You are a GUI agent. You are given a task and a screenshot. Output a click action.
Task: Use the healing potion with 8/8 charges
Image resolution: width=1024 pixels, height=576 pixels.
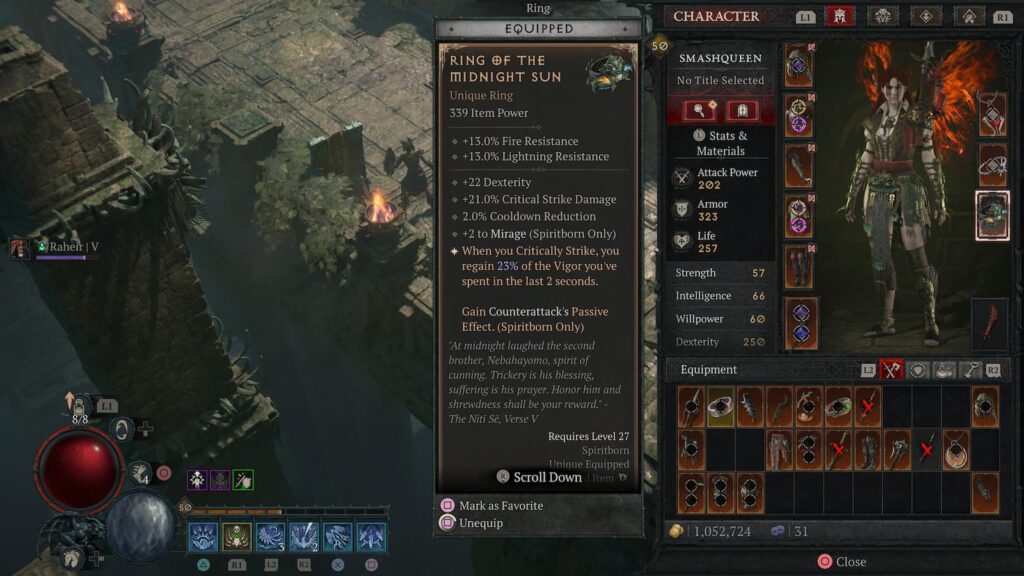[78, 404]
